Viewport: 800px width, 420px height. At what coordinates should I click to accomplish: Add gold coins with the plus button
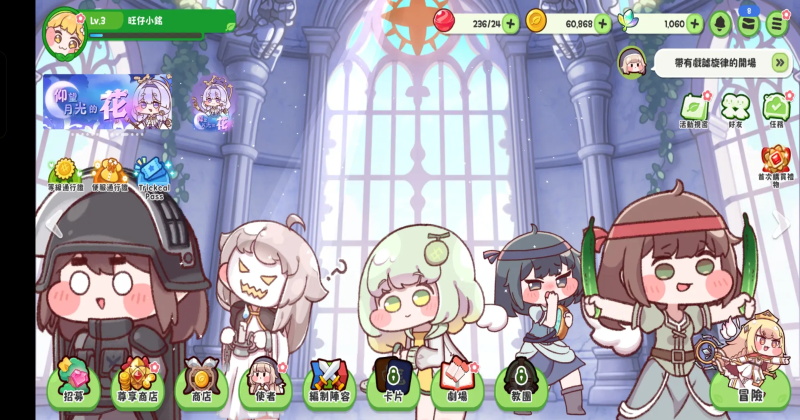click(x=602, y=23)
